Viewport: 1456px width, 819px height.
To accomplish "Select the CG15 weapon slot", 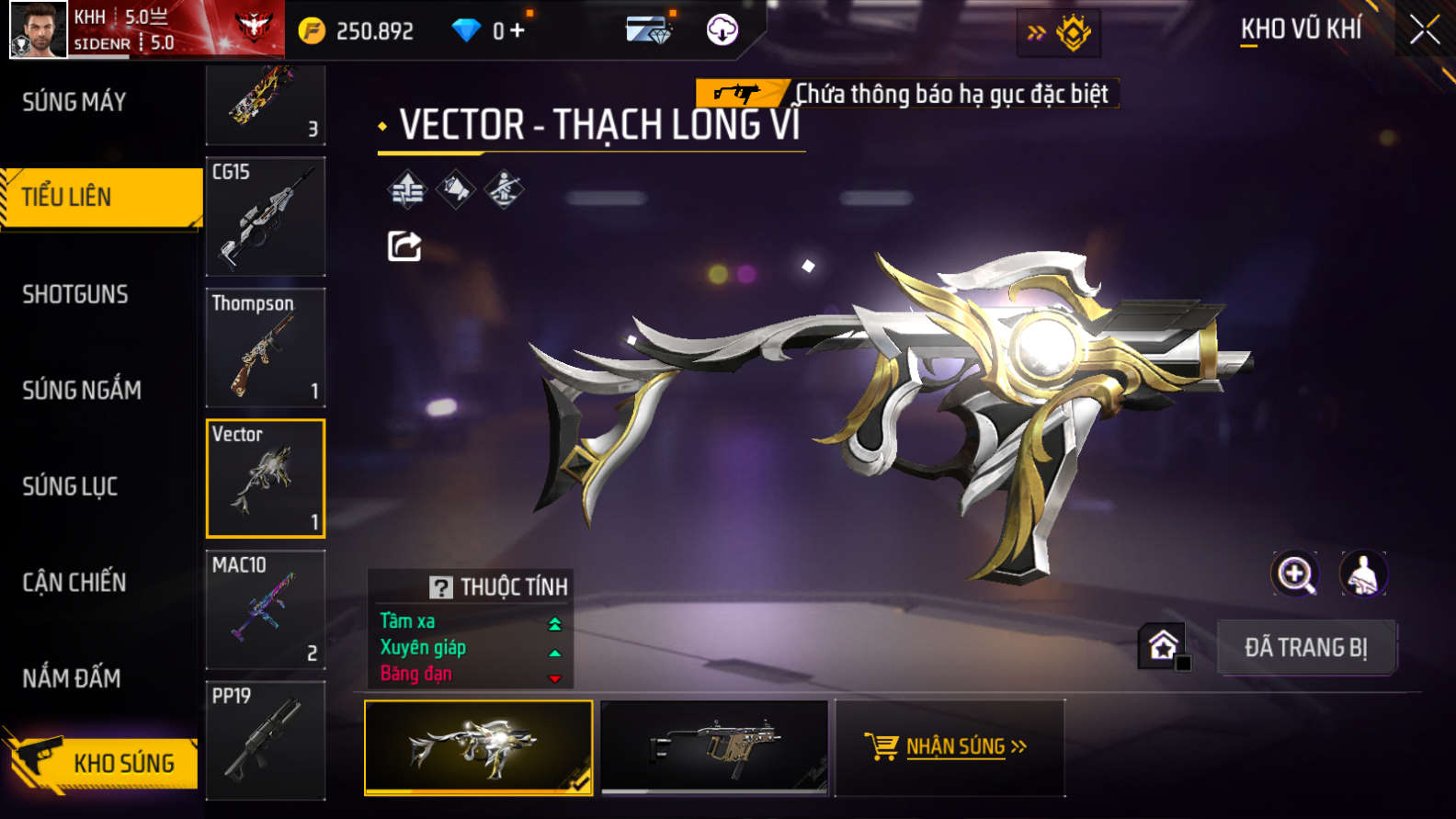I will [266, 217].
